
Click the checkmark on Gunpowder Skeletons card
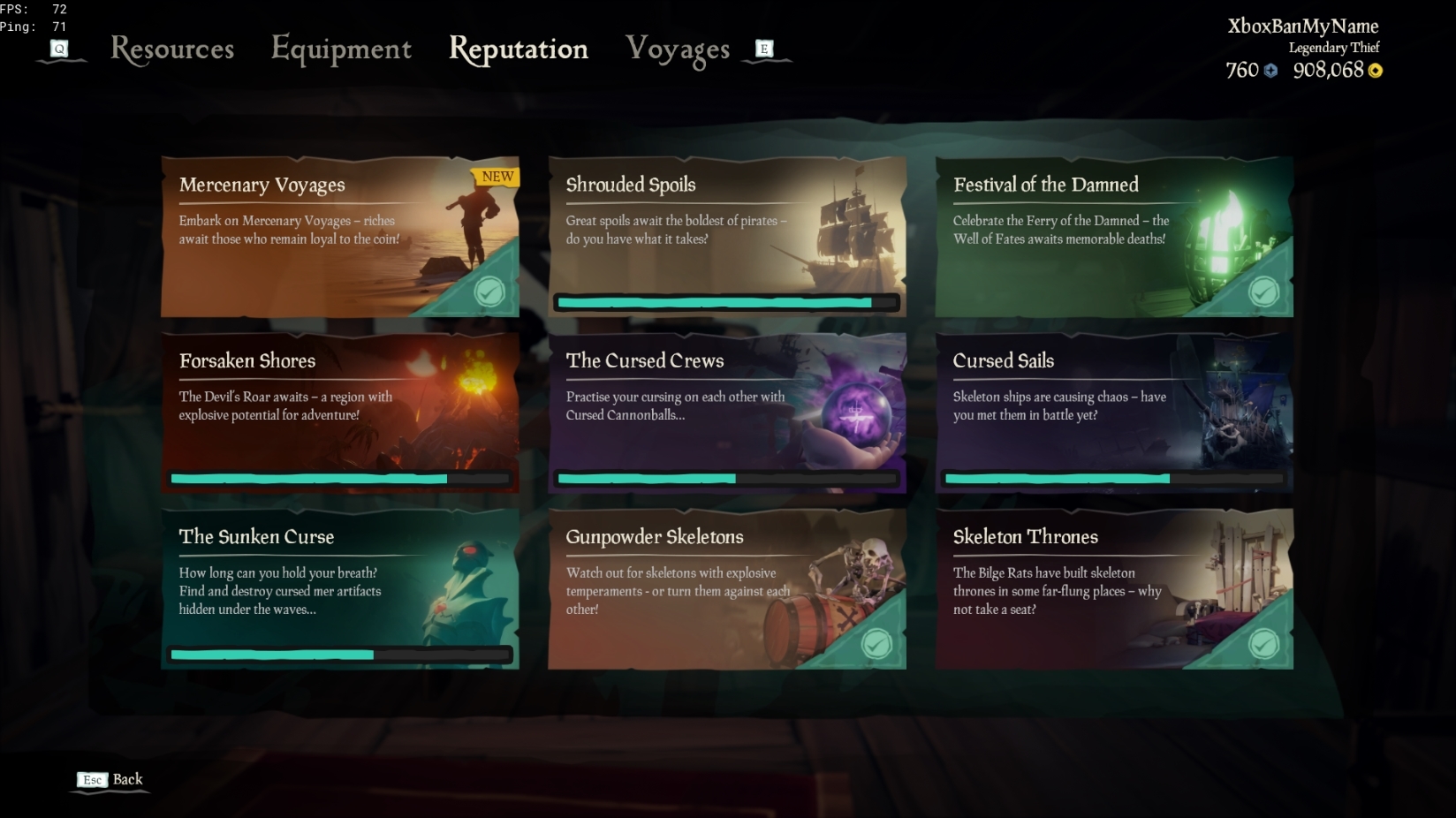coord(876,644)
